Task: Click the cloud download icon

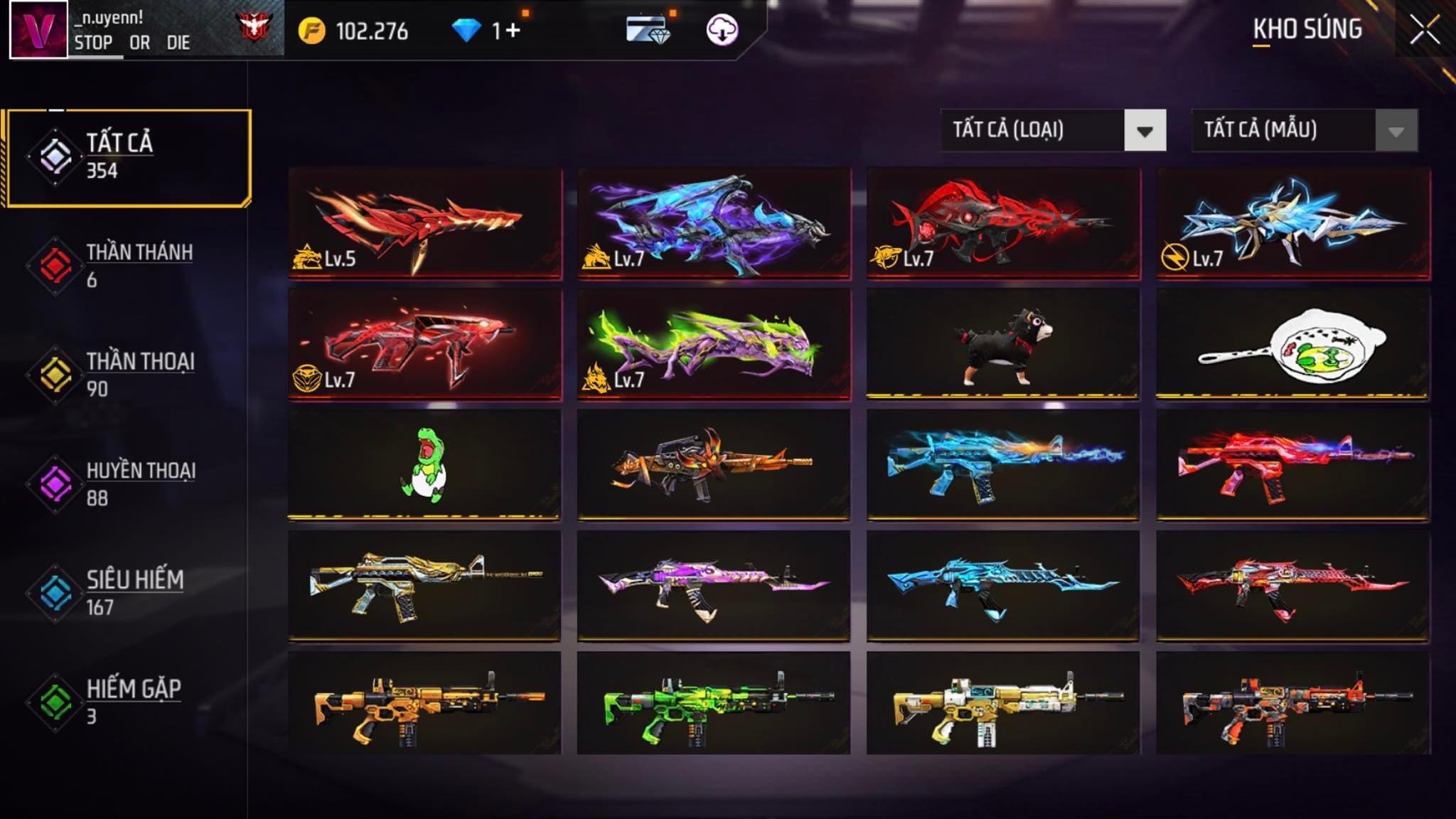Action: 722,30
